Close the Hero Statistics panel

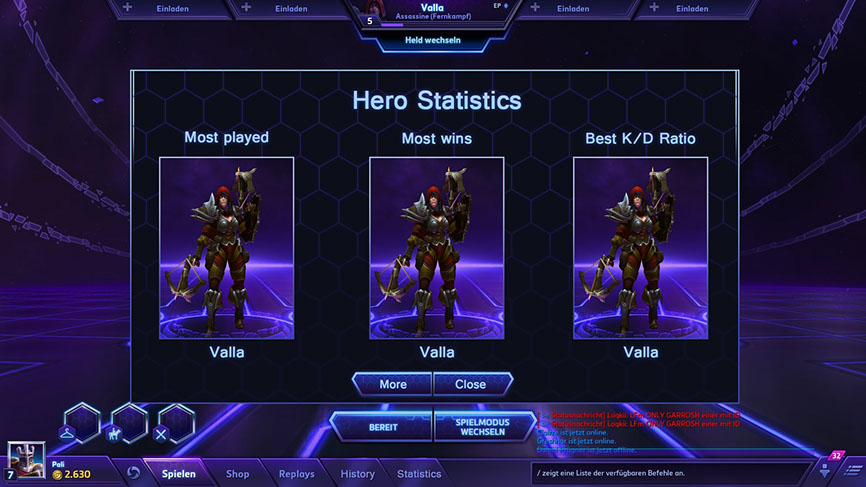tap(471, 384)
